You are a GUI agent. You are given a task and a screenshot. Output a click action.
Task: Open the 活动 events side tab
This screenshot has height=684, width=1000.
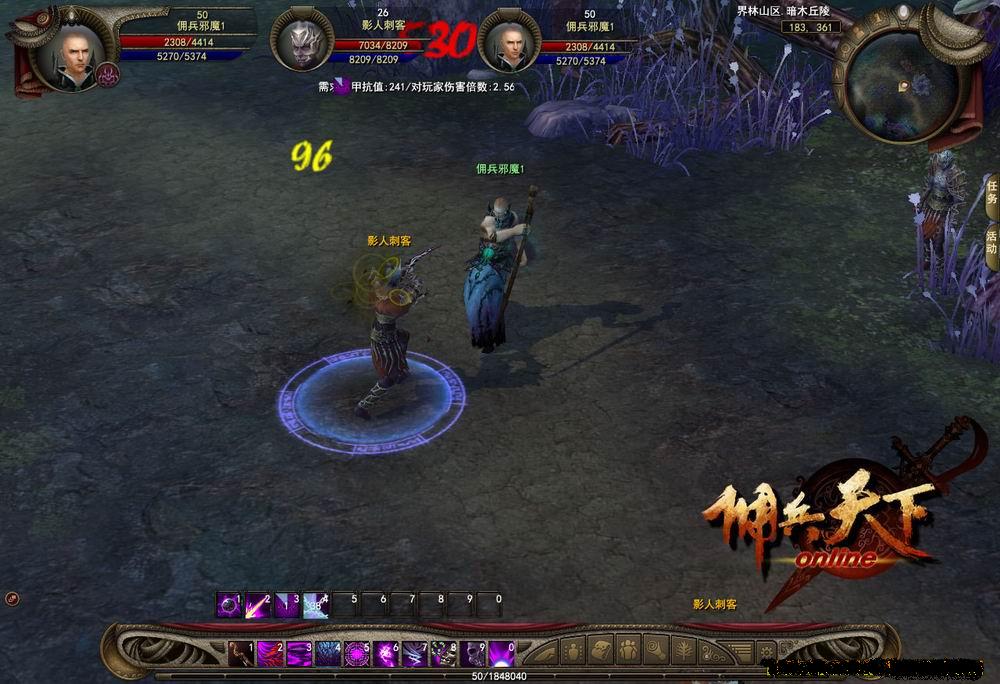pyautogui.click(x=991, y=242)
